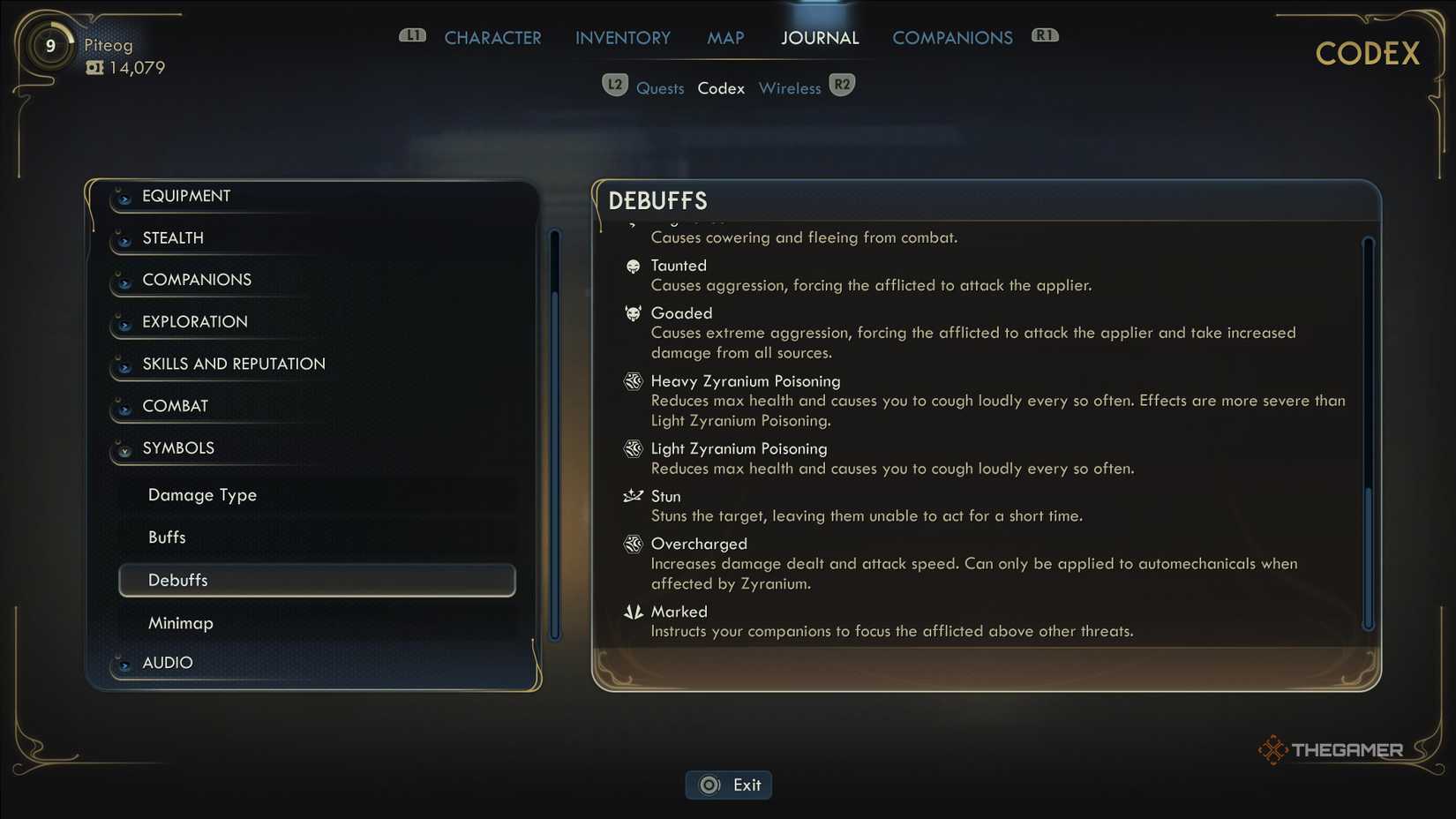Select the Buffs codex entry
Viewport: 1456px width, 819px height.
pos(167,537)
